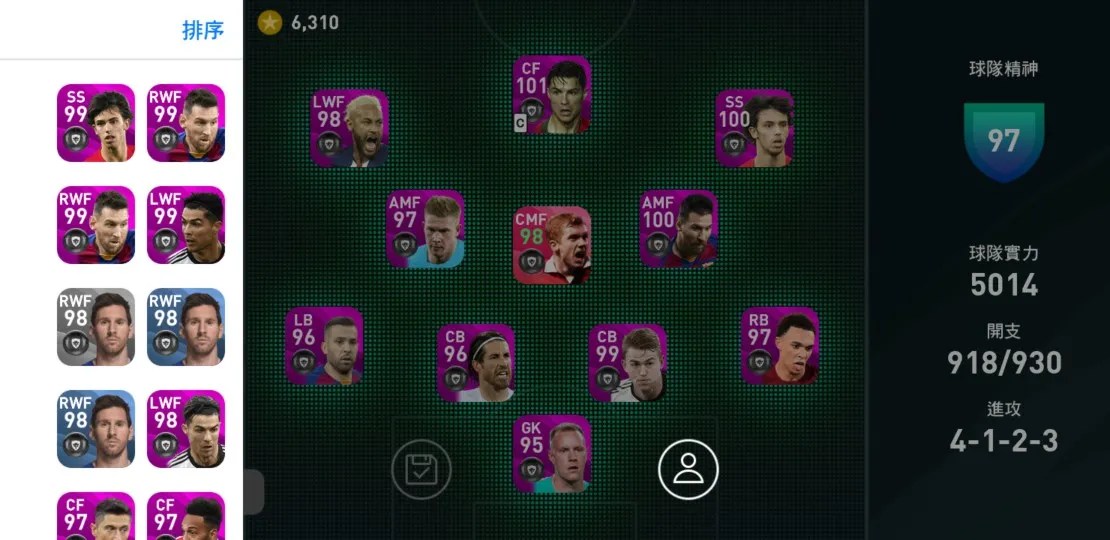
Task: Pick the RB 97 right-back card
Action: (780, 346)
